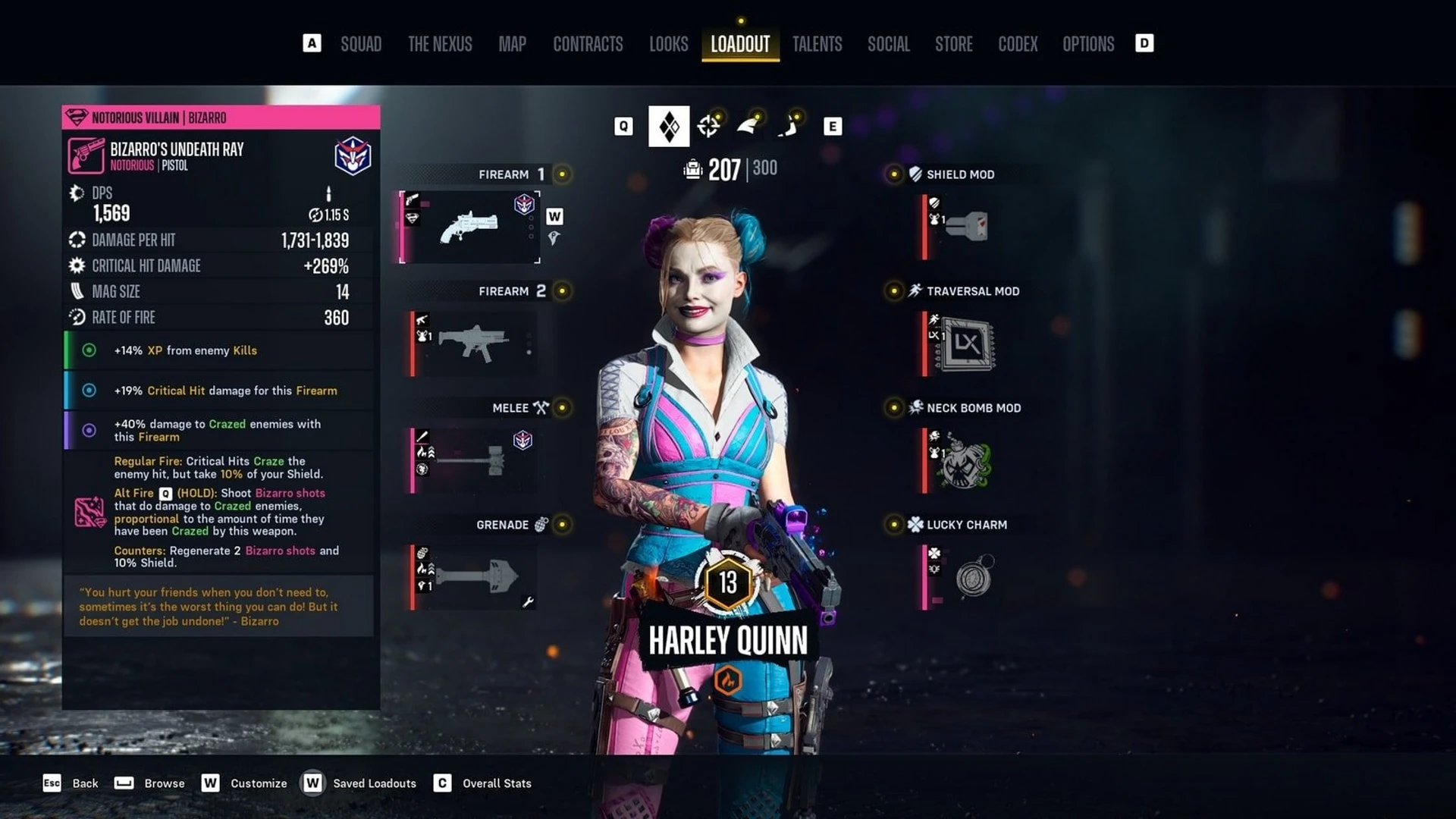Select the Melee hammer slot

coord(472,460)
